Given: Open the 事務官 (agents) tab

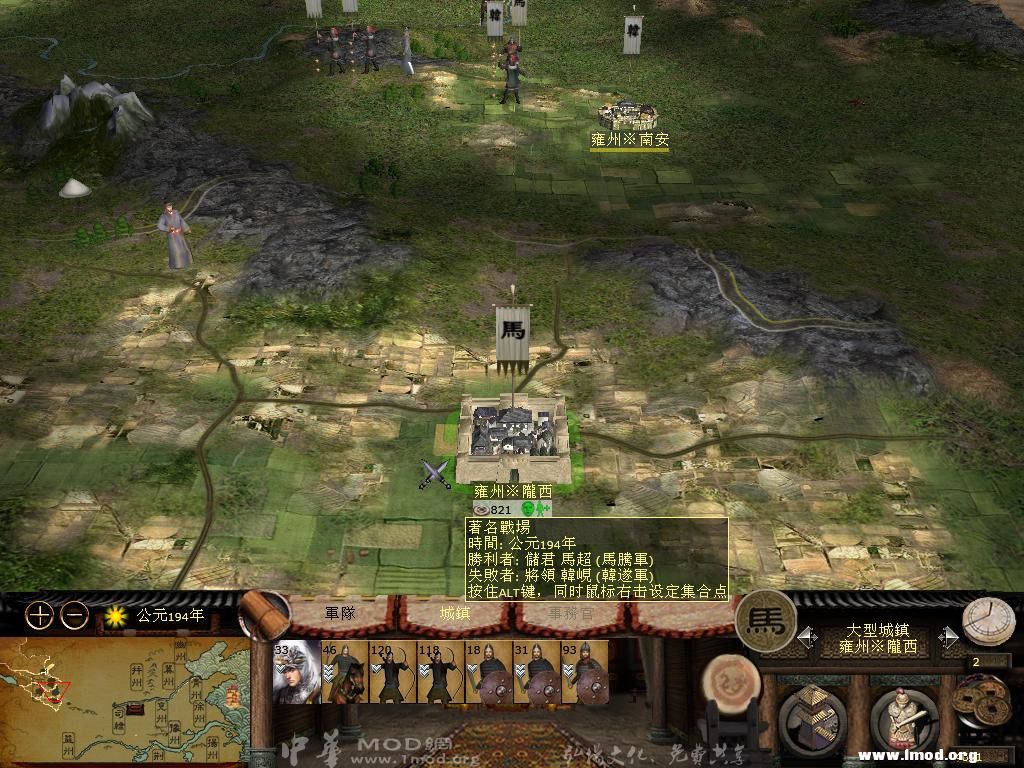Looking at the screenshot, I should (568, 613).
